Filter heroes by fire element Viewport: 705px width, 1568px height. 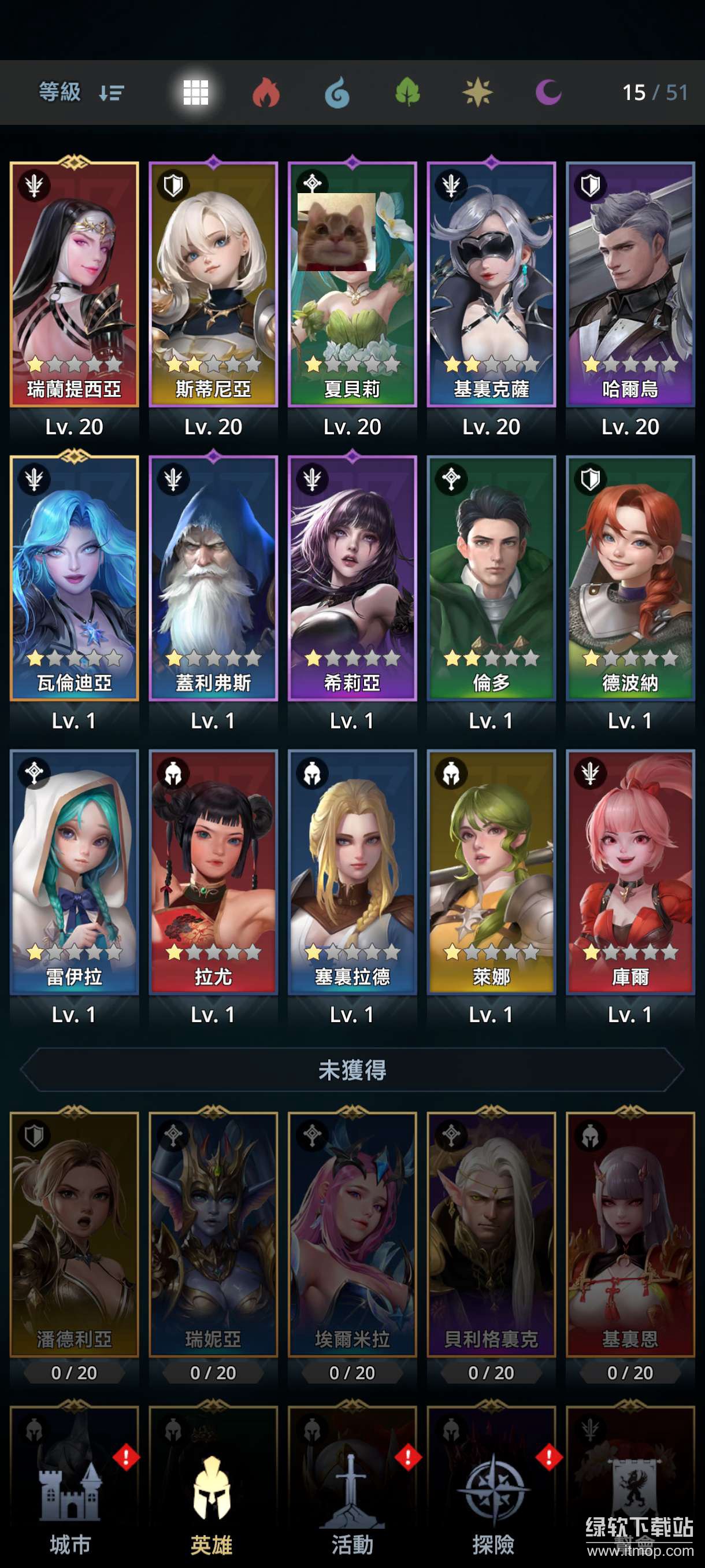click(266, 93)
